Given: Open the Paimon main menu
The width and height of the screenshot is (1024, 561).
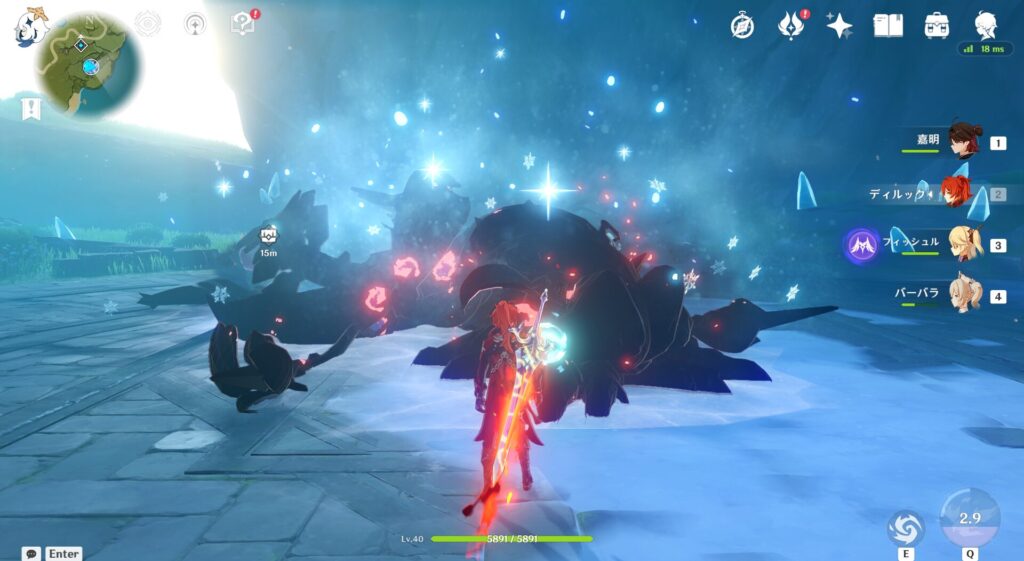Looking at the screenshot, I should pyautogui.click(x=30, y=27).
